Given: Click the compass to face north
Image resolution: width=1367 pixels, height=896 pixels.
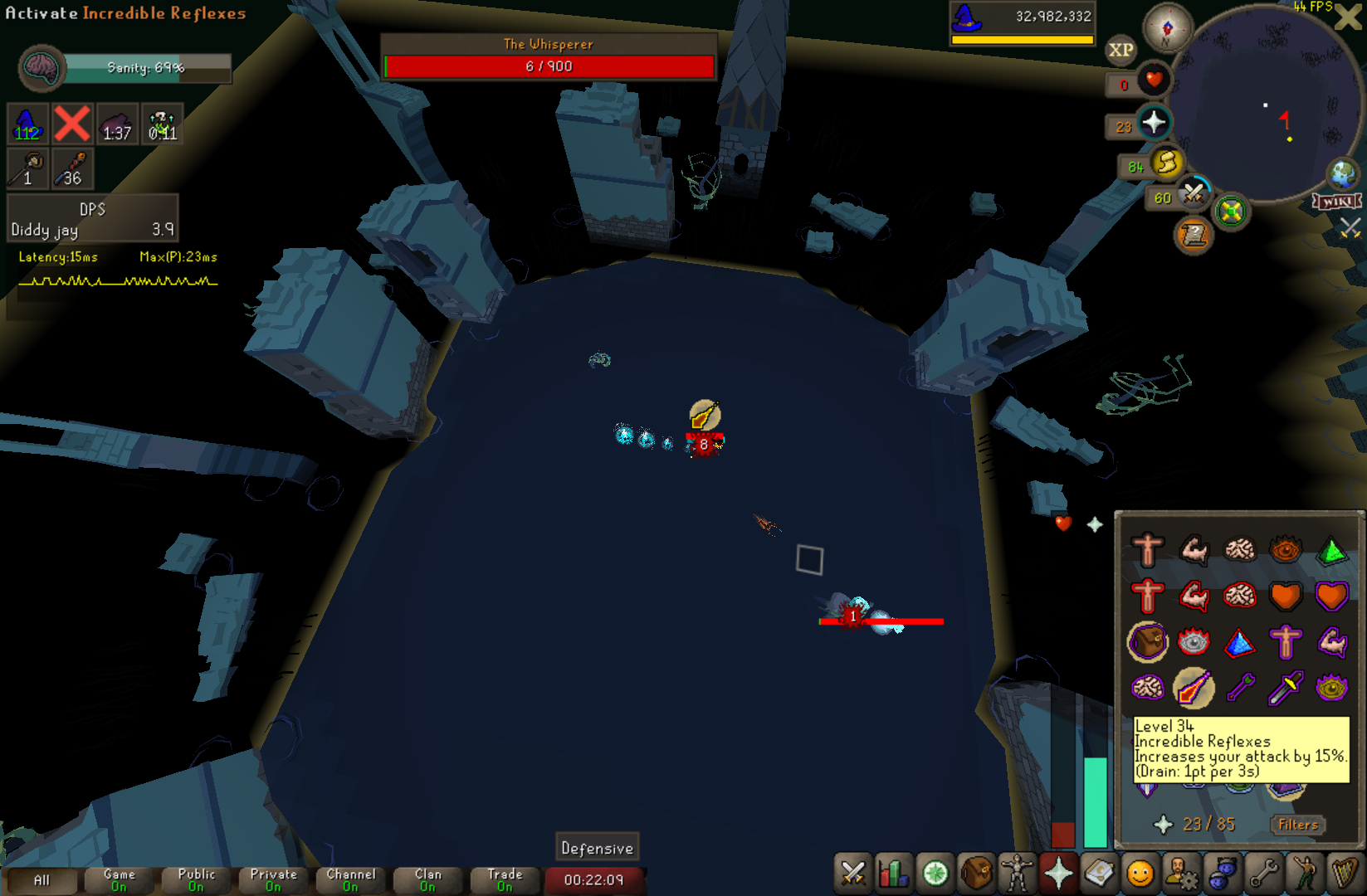Looking at the screenshot, I should click(x=1167, y=28).
